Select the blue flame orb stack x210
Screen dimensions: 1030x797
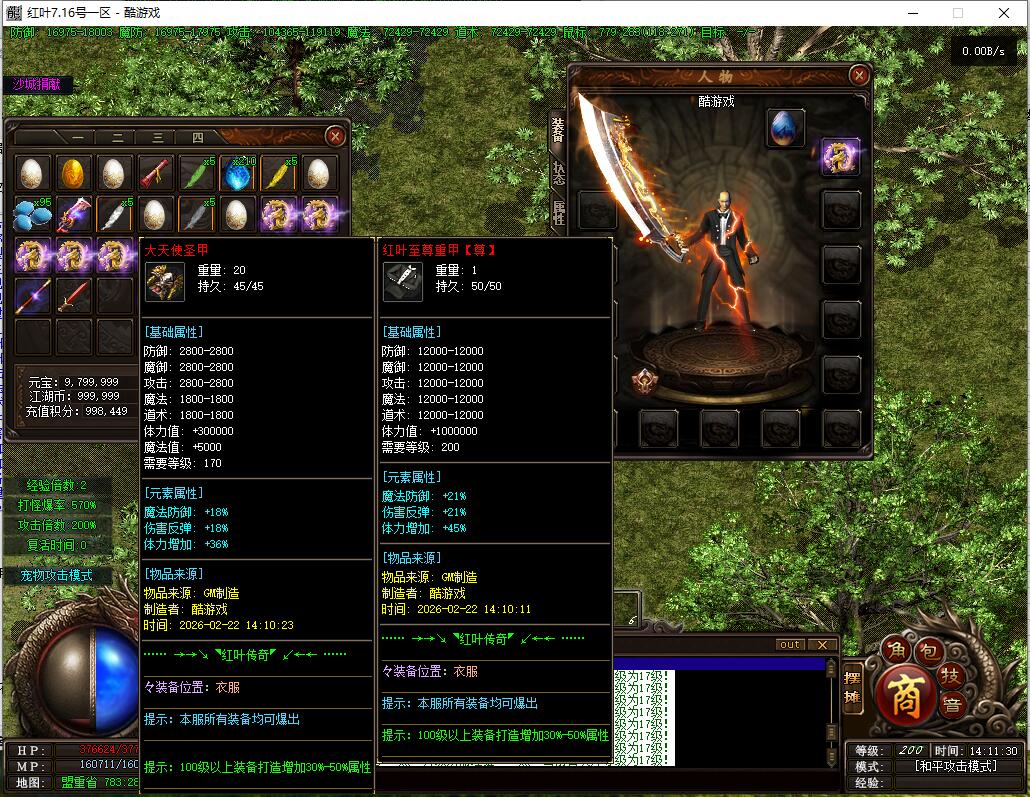[x=238, y=173]
